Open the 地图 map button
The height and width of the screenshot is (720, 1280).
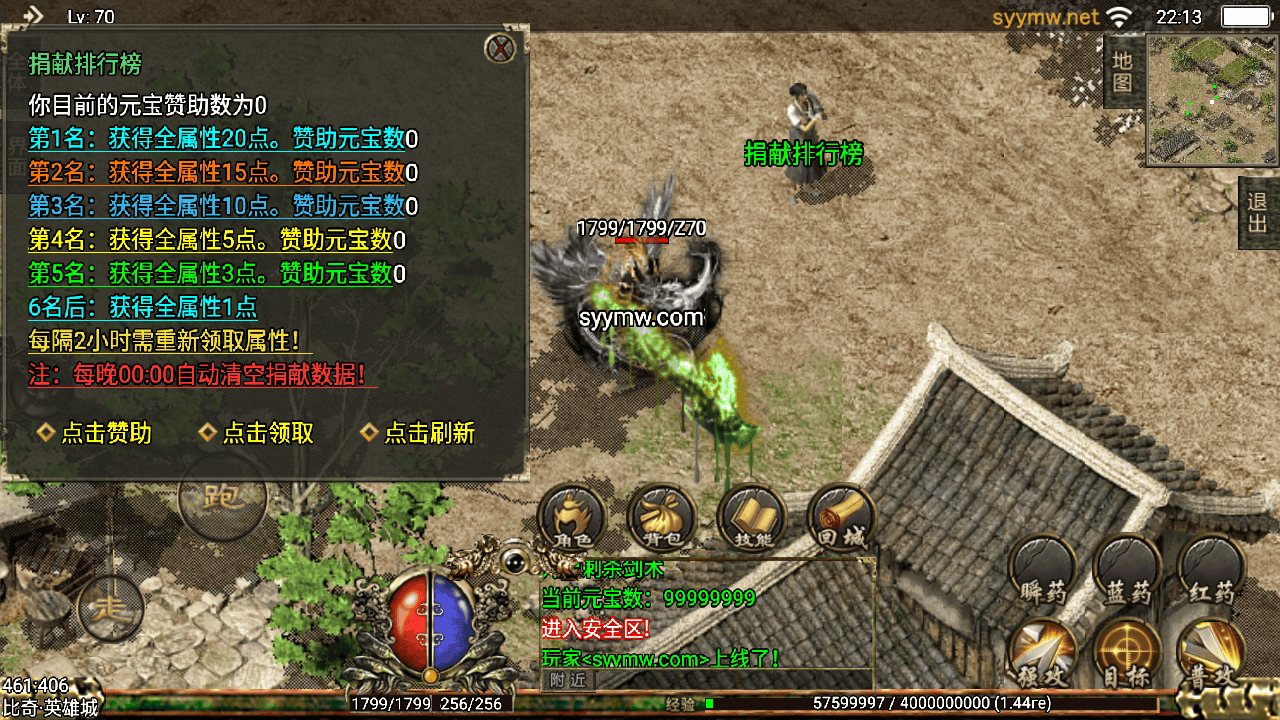pyautogui.click(x=1122, y=71)
